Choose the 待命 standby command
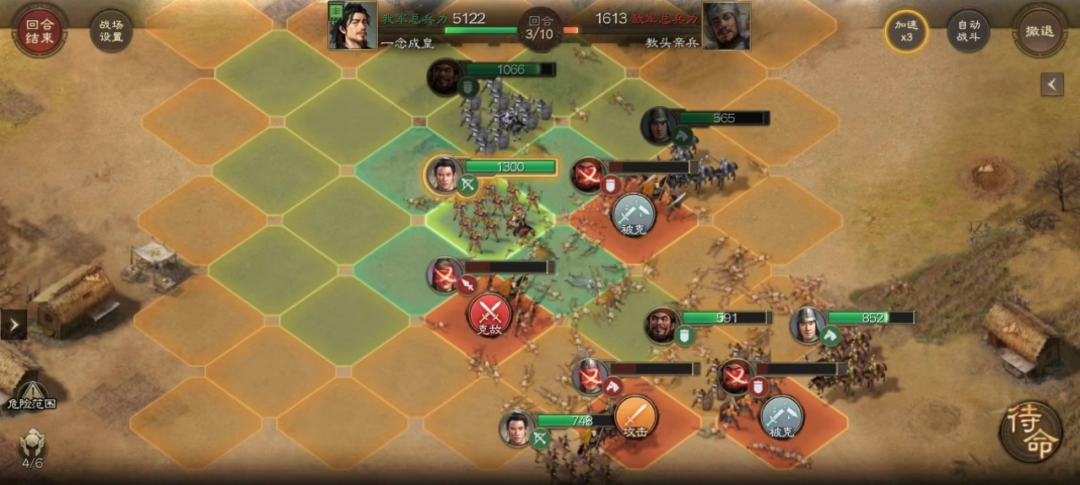The width and height of the screenshot is (1080, 485). click(1030, 430)
